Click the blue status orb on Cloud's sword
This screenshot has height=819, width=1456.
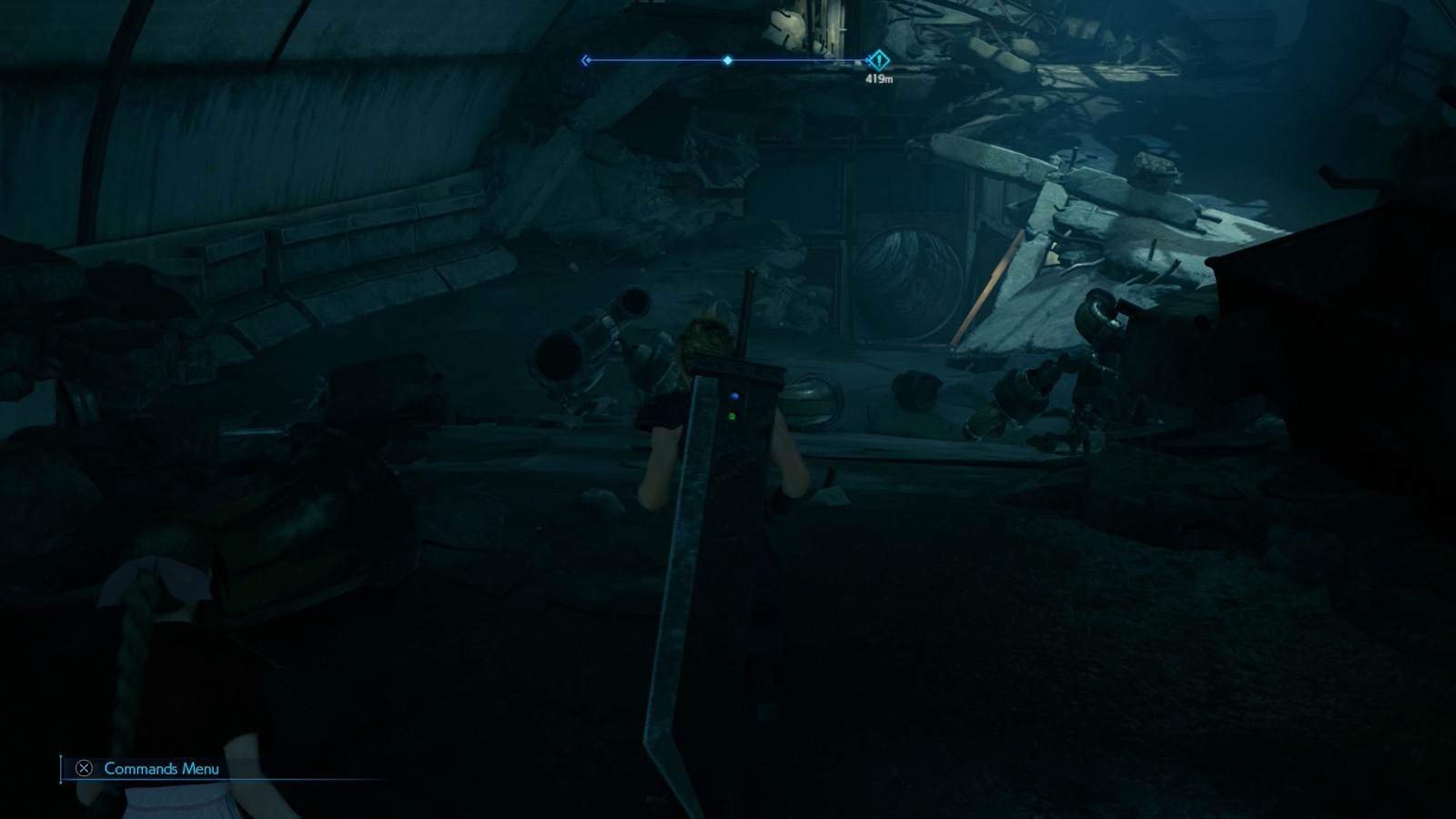point(732,395)
